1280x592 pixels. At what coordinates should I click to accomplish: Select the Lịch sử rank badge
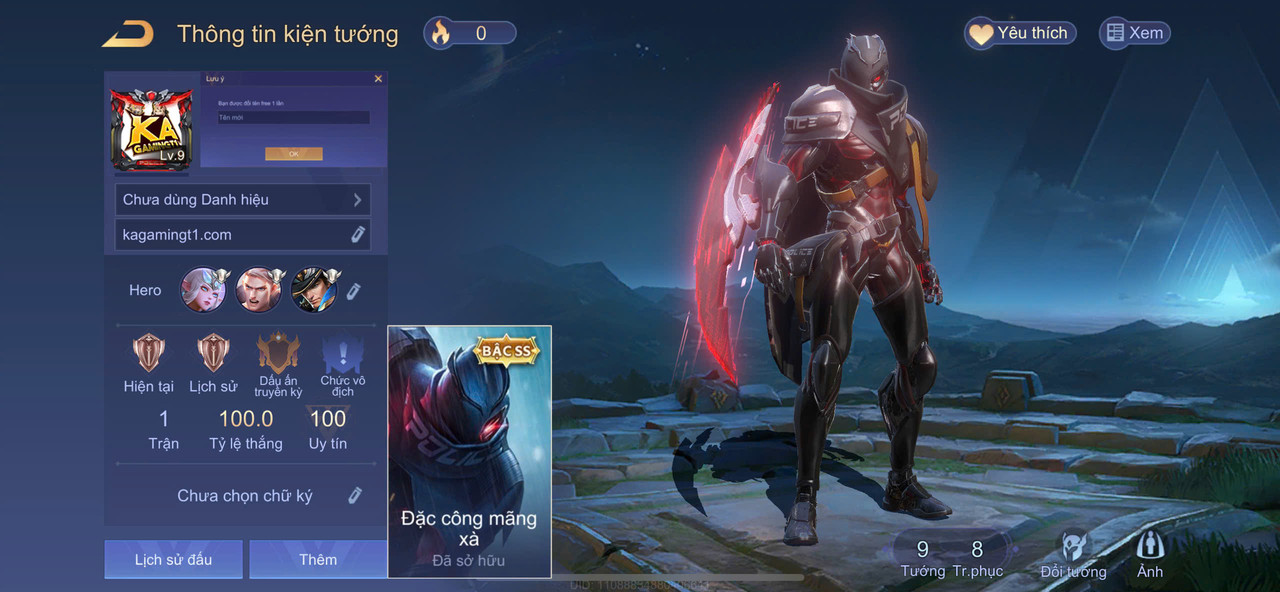213,353
